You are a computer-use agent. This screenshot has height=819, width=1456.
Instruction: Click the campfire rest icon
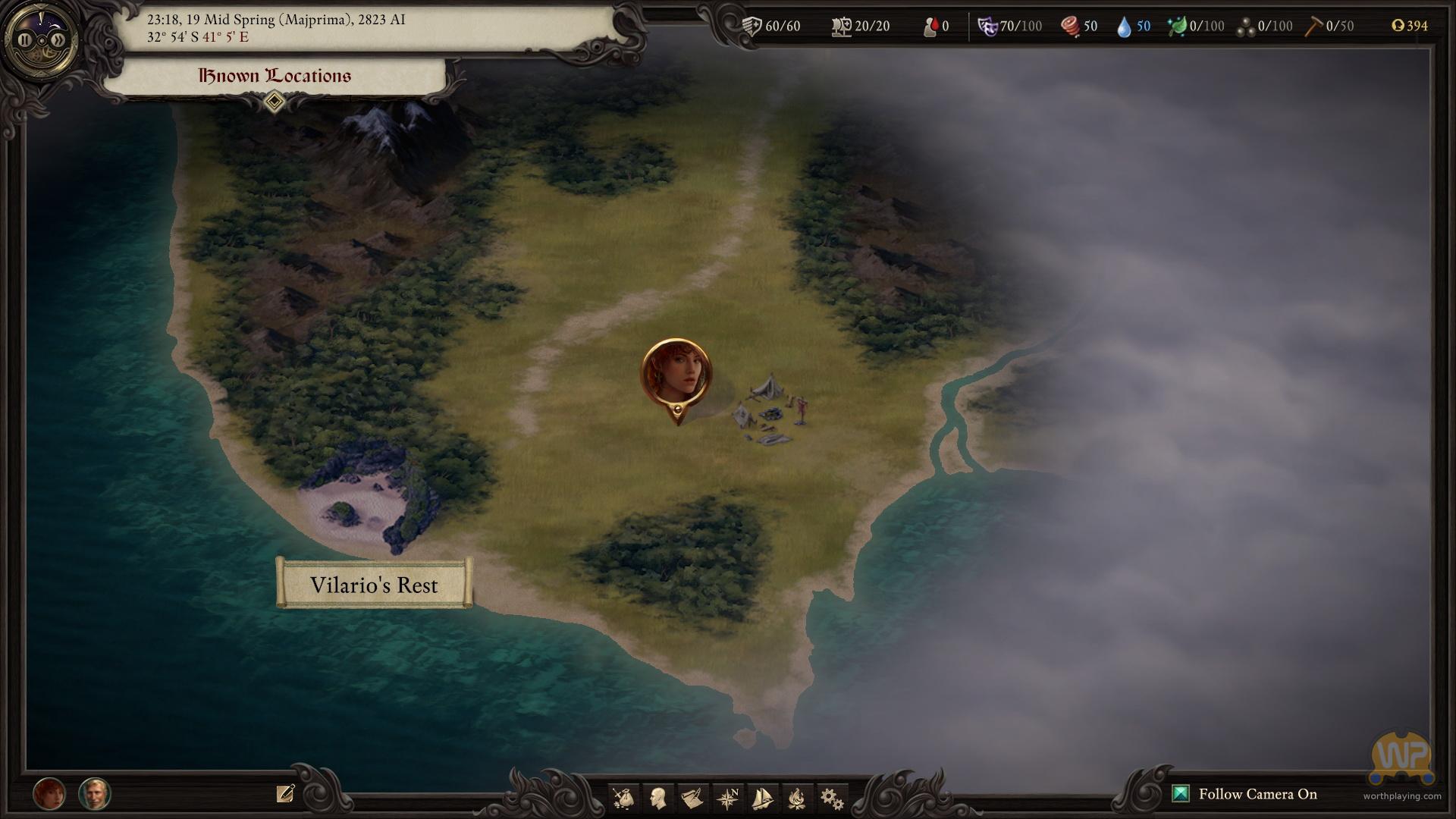tap(797, 798)
